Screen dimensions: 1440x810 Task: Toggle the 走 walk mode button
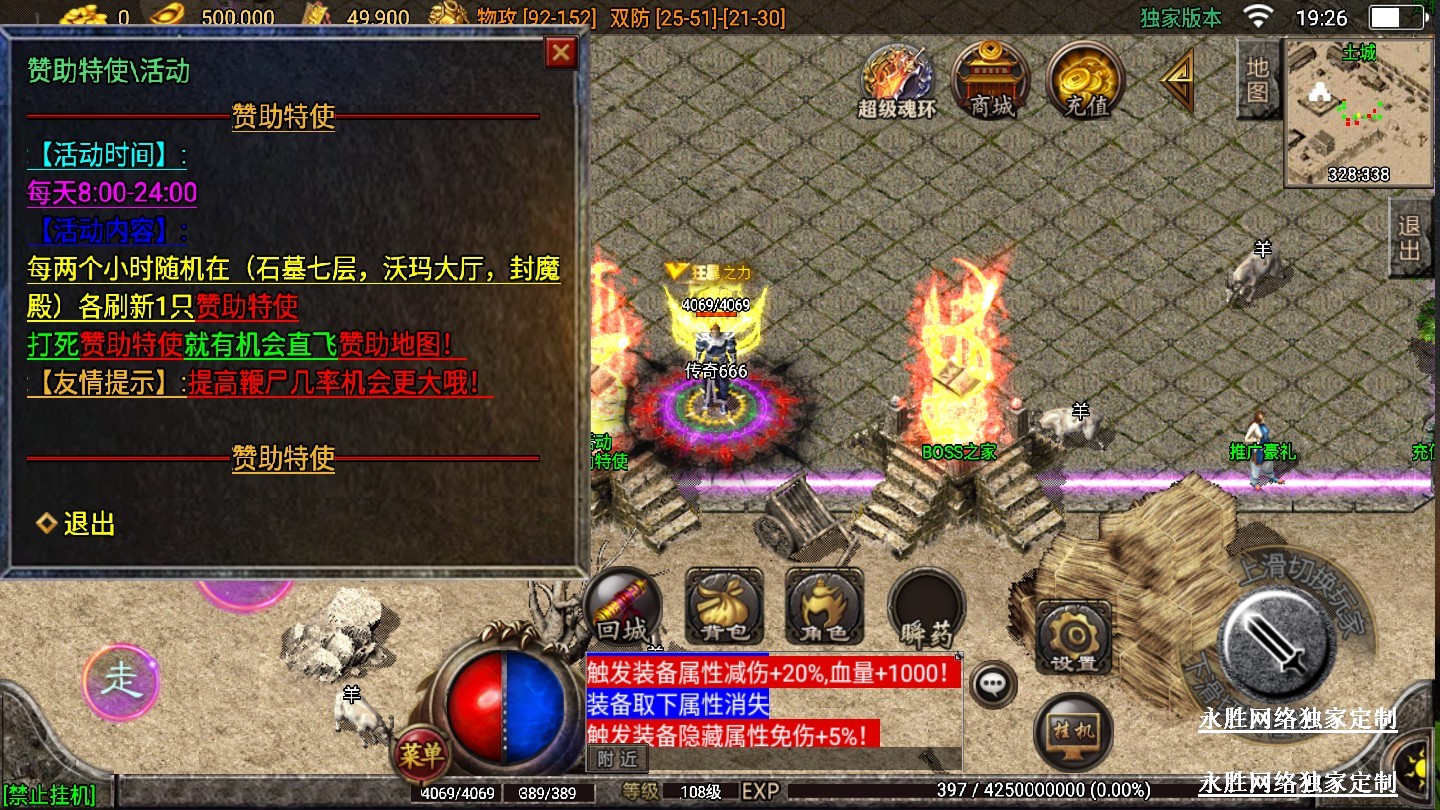point(121,682)
